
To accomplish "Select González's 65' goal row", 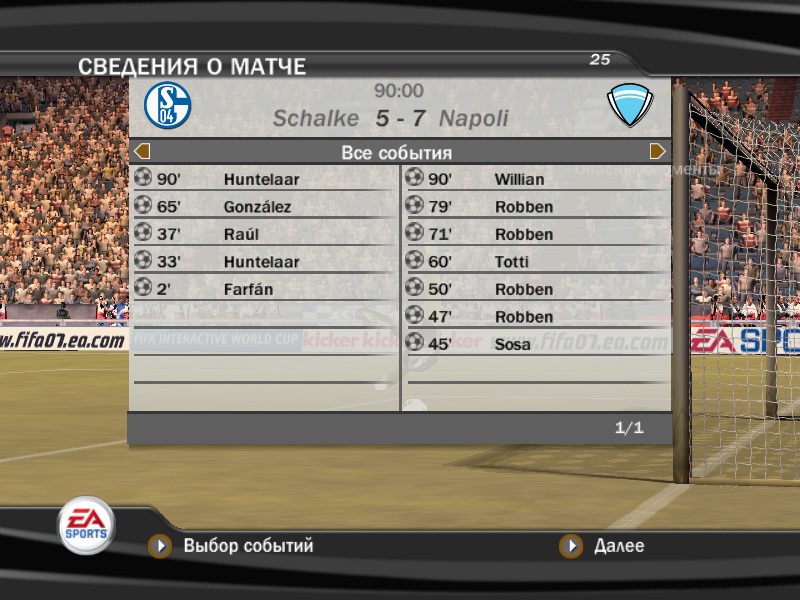I will (x=264, y=207).
